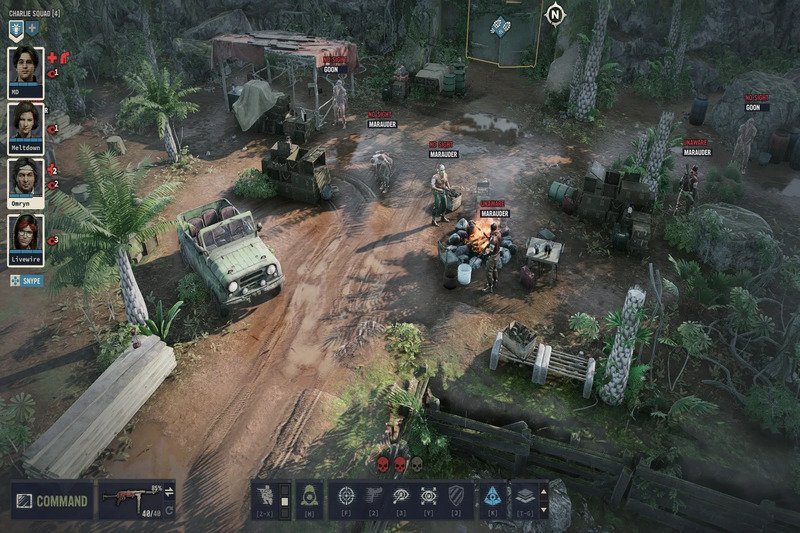The height and width of the screenshot is (533, 800).
Task: Select Livewire's mercenary portrait
Action: click(x=25, y=238)
